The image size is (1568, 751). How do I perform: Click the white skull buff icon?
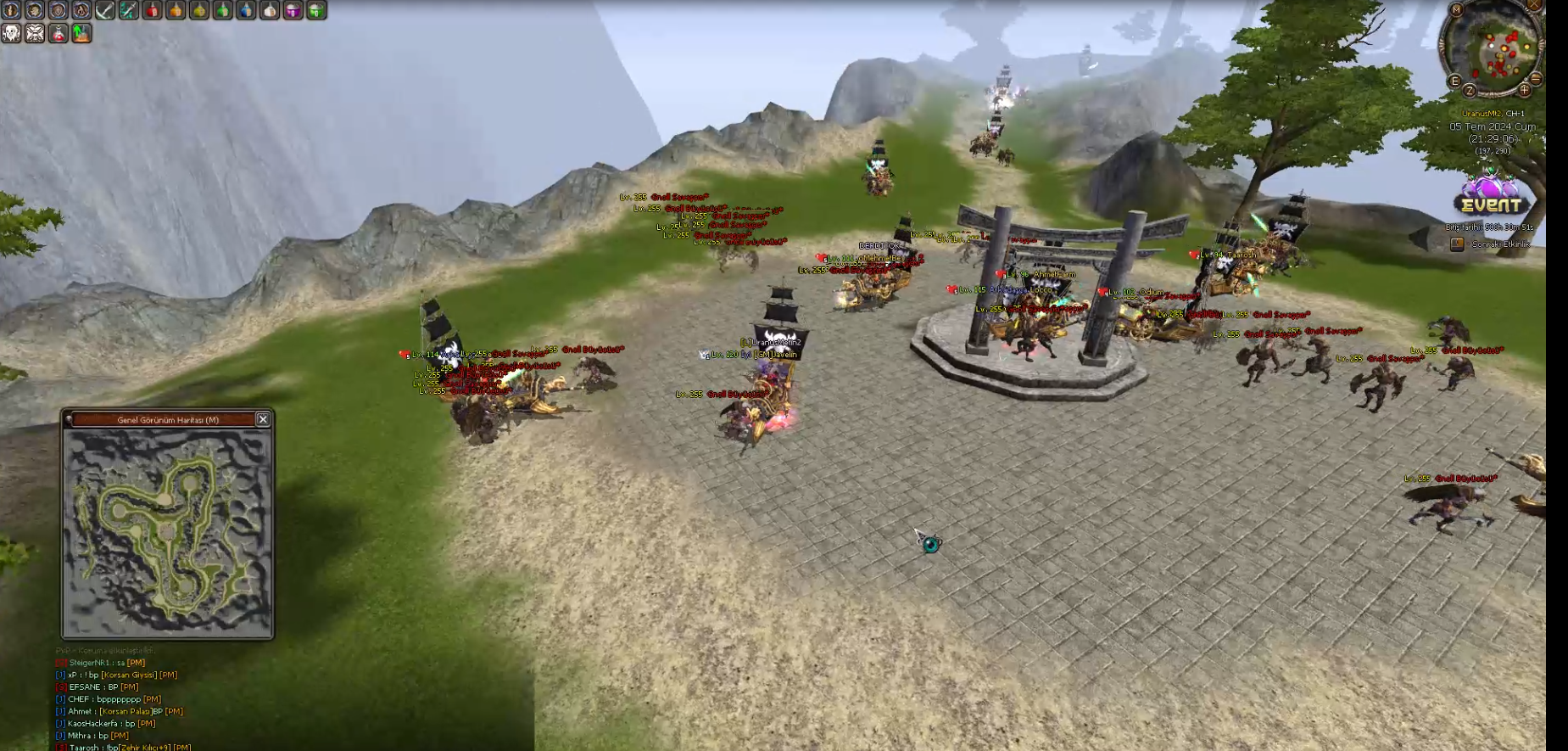tap(11, 33)
